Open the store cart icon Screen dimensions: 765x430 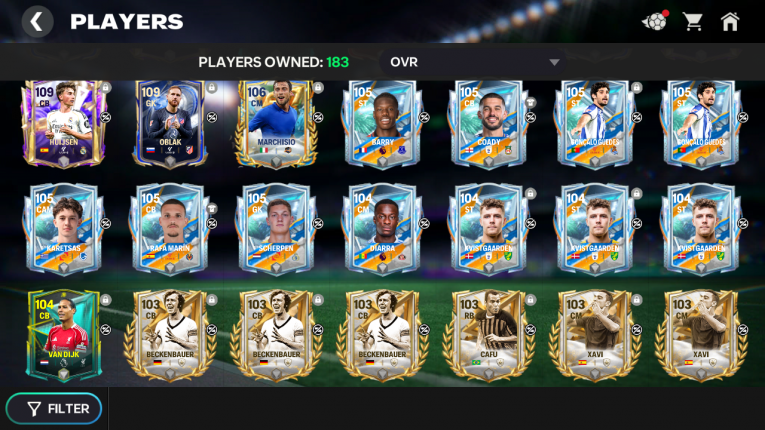tap(692, 21)
